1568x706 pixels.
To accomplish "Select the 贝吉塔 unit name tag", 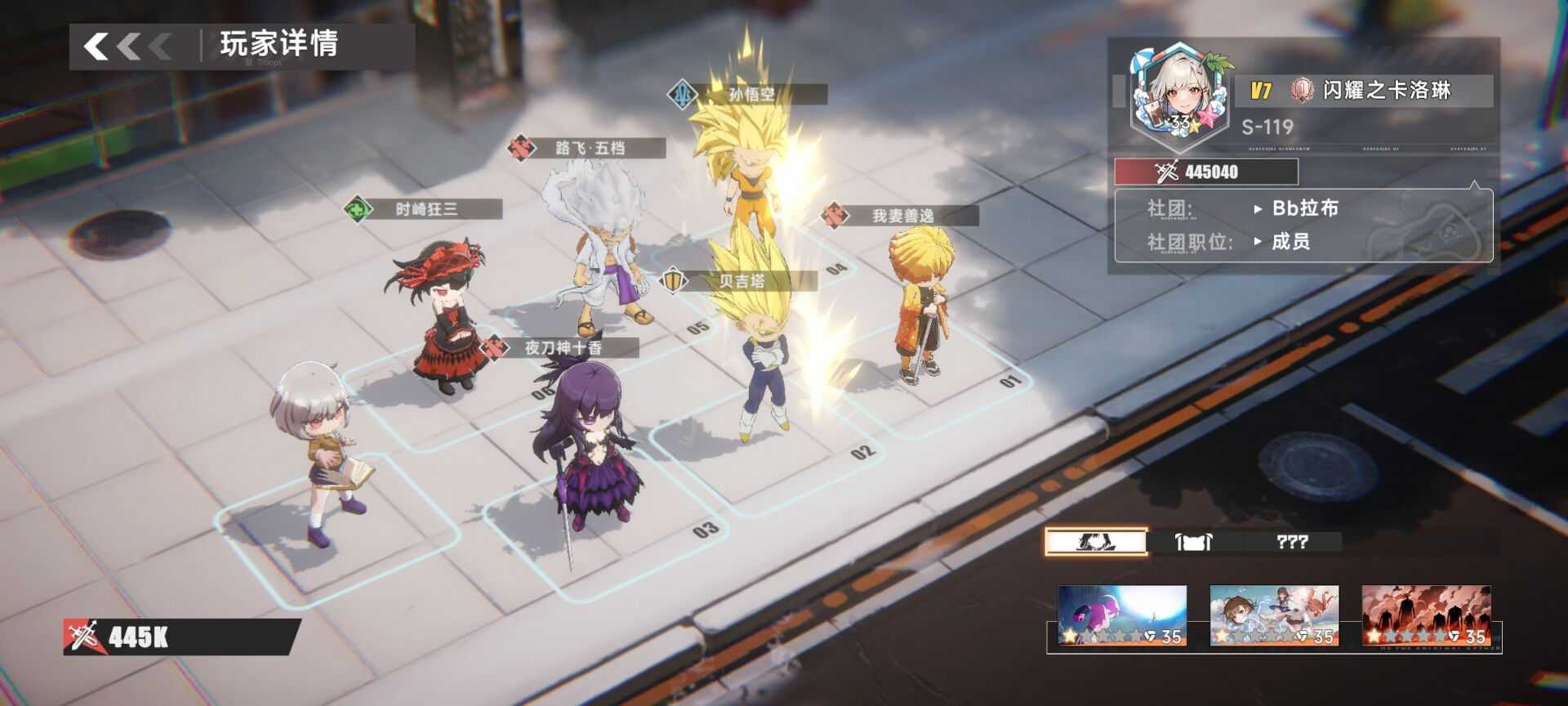I will (742, 281).
